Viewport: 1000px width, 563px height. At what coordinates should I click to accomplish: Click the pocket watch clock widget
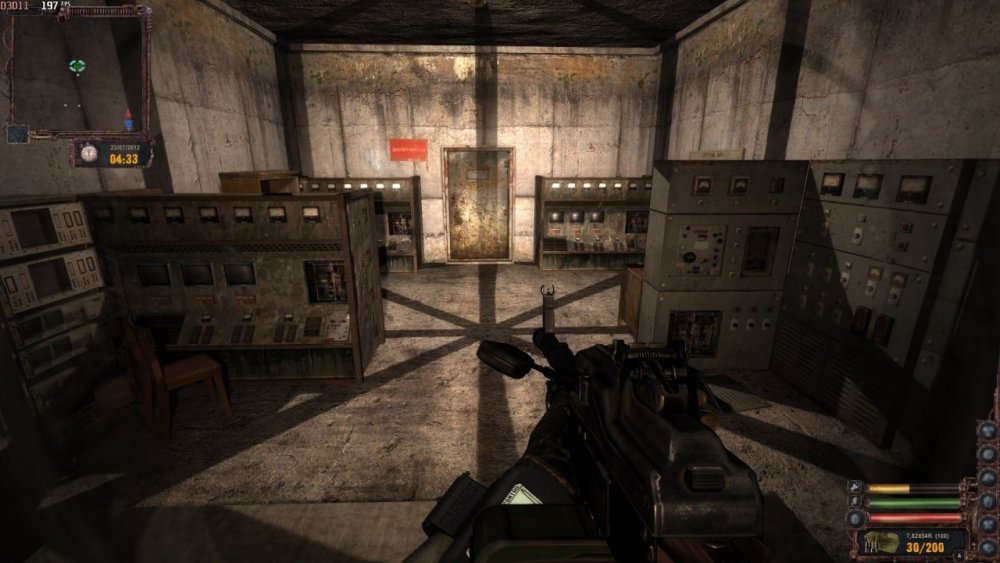point(89,153)
